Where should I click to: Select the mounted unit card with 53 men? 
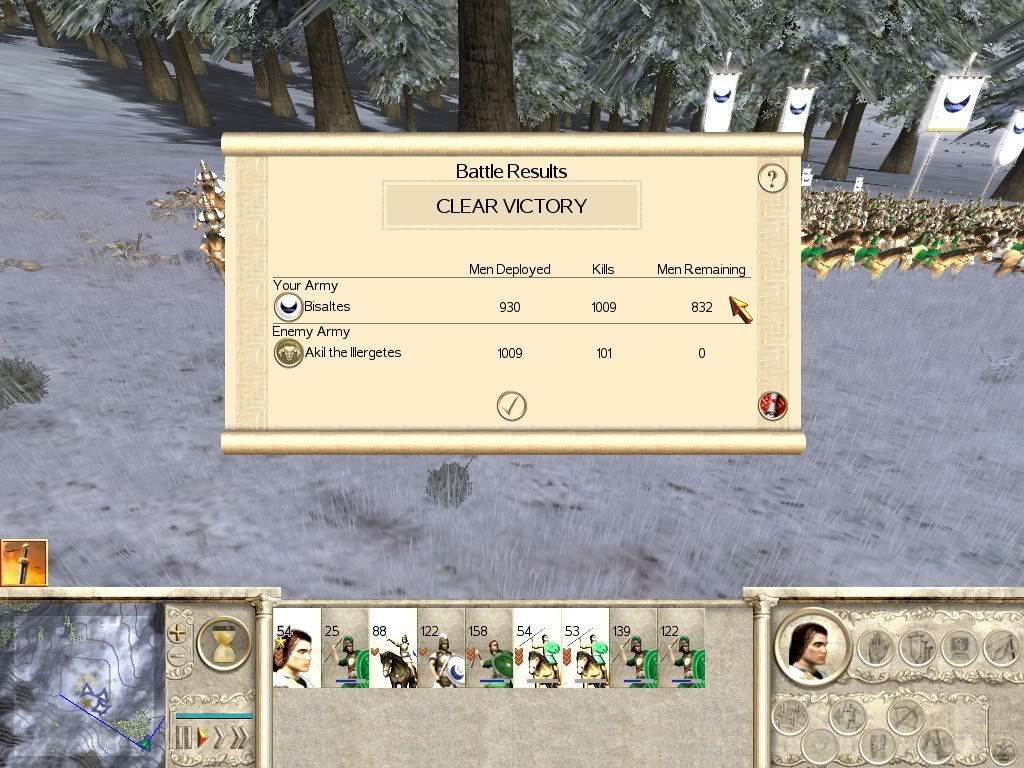tap(585, 648)
